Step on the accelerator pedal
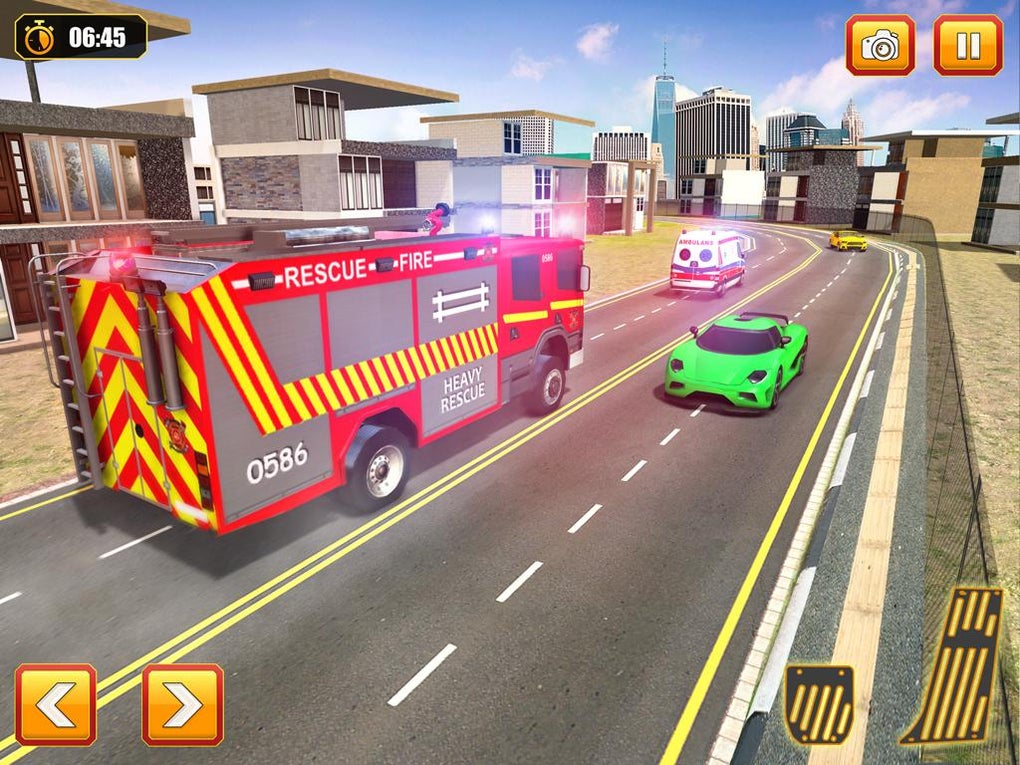The height and width of the screenshot is (765, 1020). click(954, 666)
